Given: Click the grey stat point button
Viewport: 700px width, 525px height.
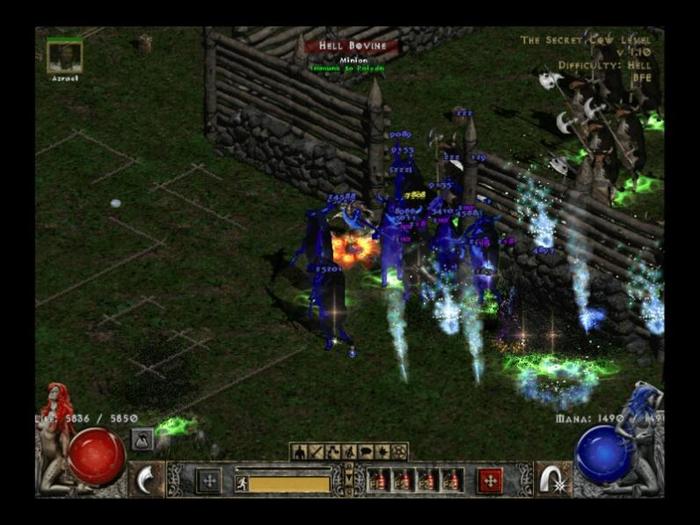Looking at the screenshot, I should [x=208, y=481].
